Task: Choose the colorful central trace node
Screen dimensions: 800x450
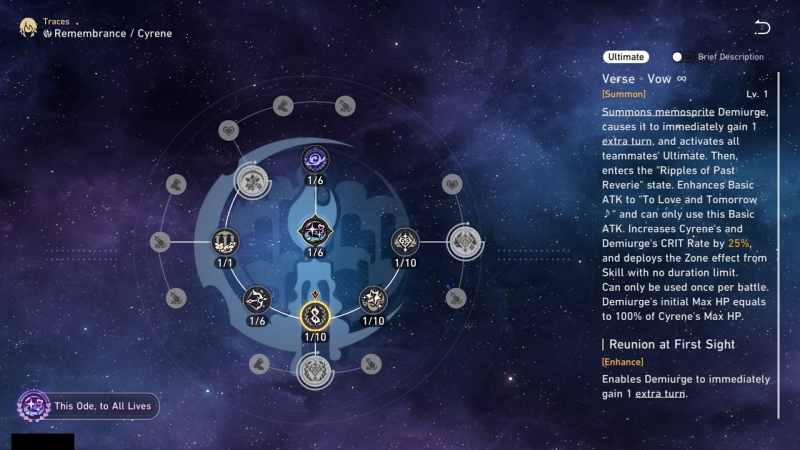Action: (x=315, y=229)
